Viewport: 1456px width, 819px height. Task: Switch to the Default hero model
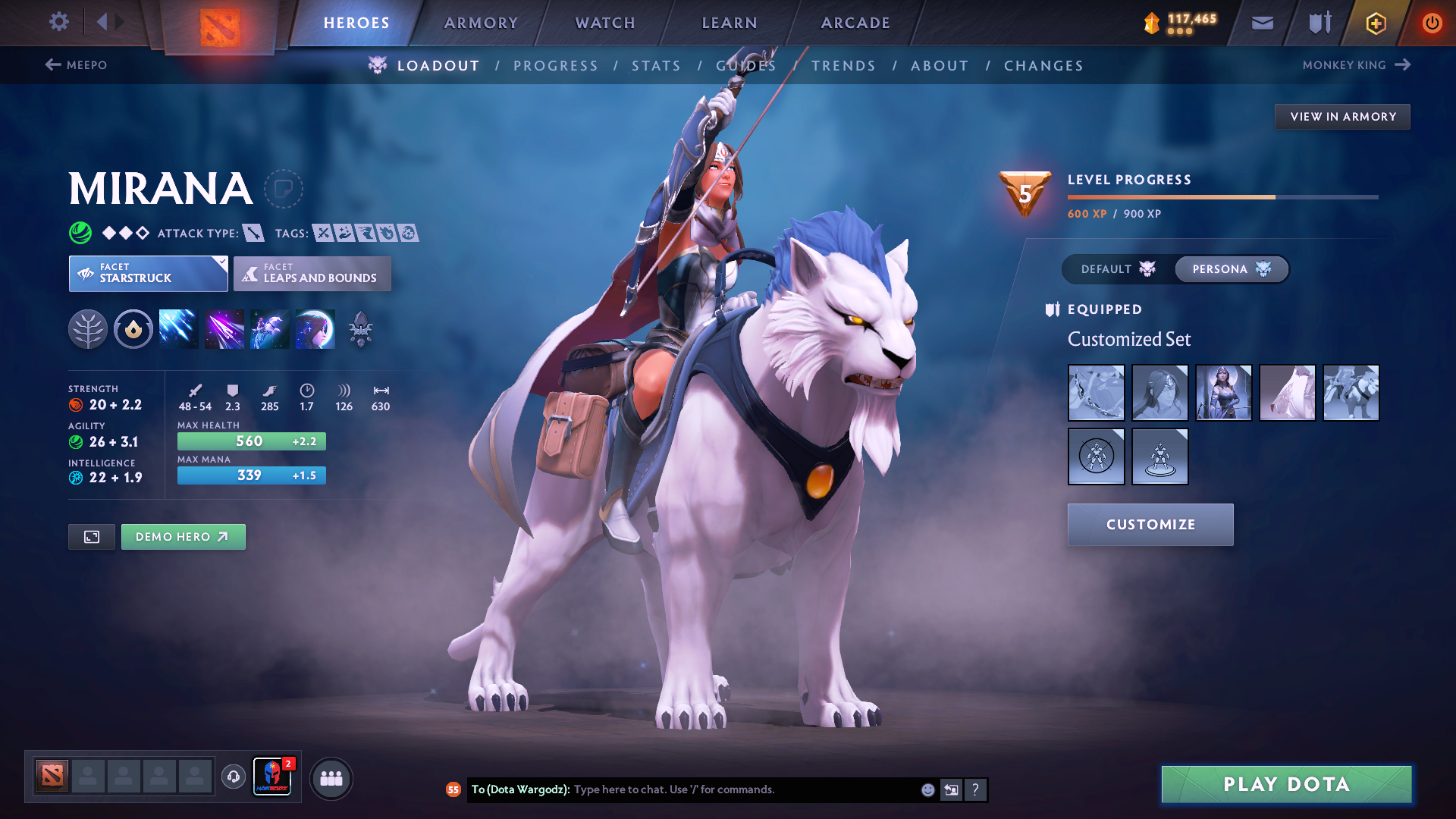(x=1118, y=269)
